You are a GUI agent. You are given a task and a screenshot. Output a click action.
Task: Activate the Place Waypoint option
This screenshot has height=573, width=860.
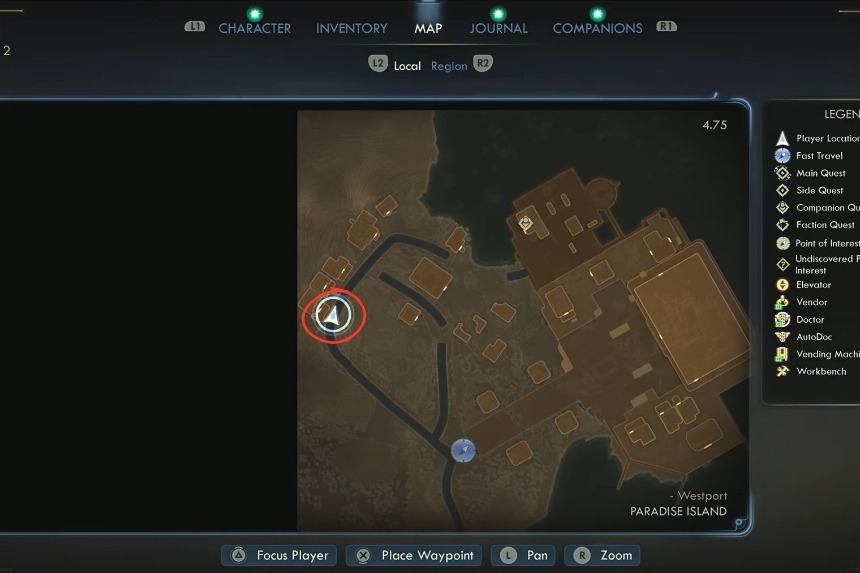427,556
